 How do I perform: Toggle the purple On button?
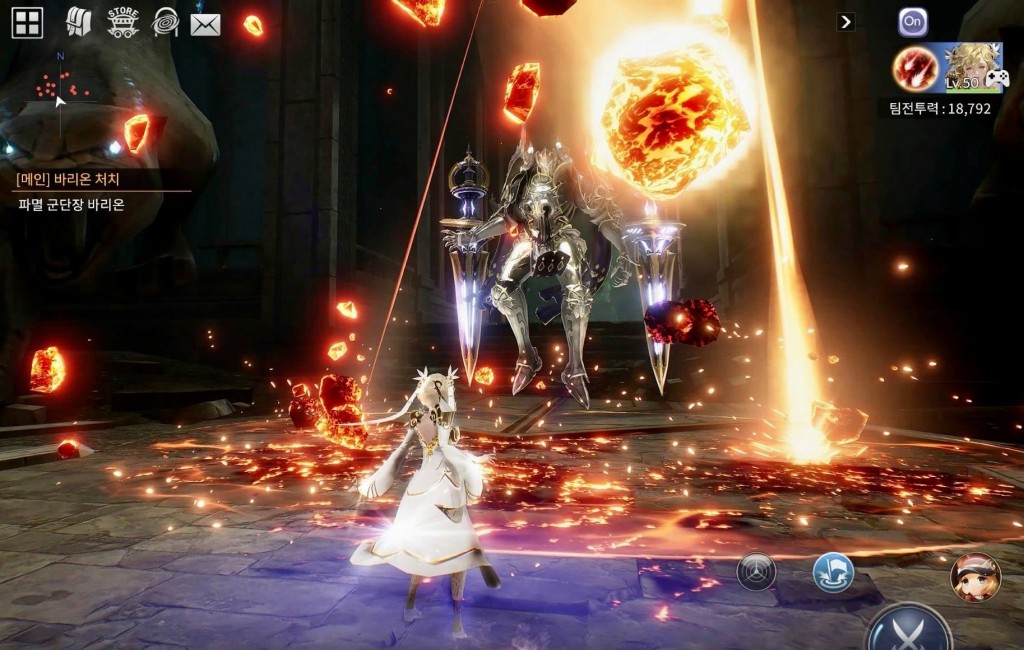point(912,22)
